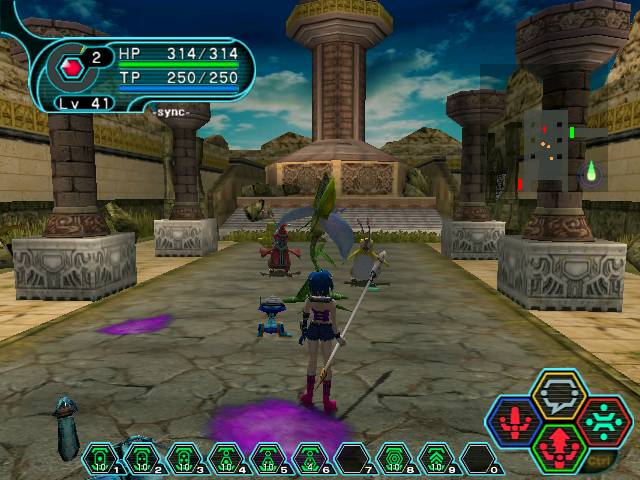Click the red gem player badge

[x=72, y=68]
